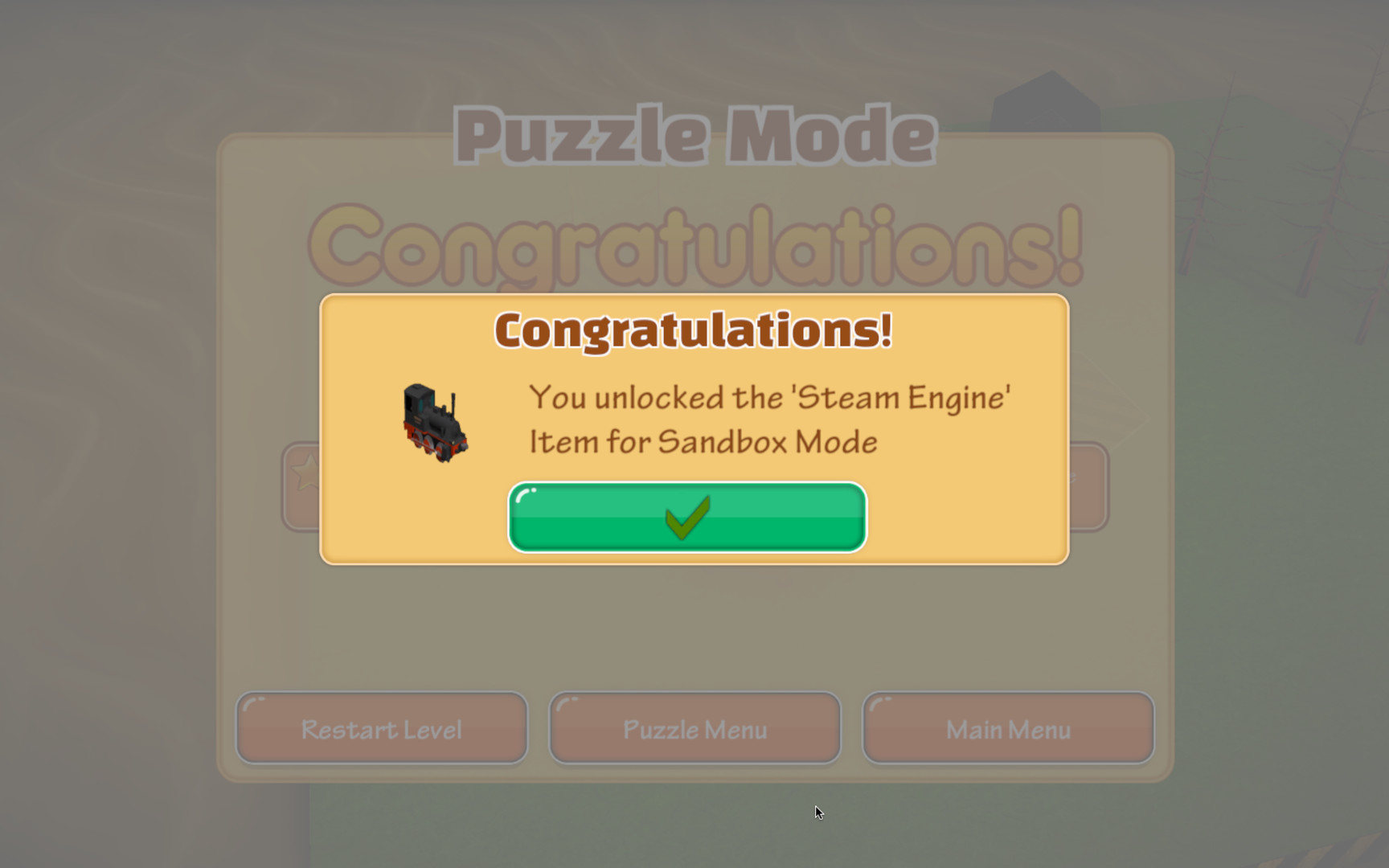Click the Puzzle Menu button
The image size is (1389, 868).
point(694,728)
